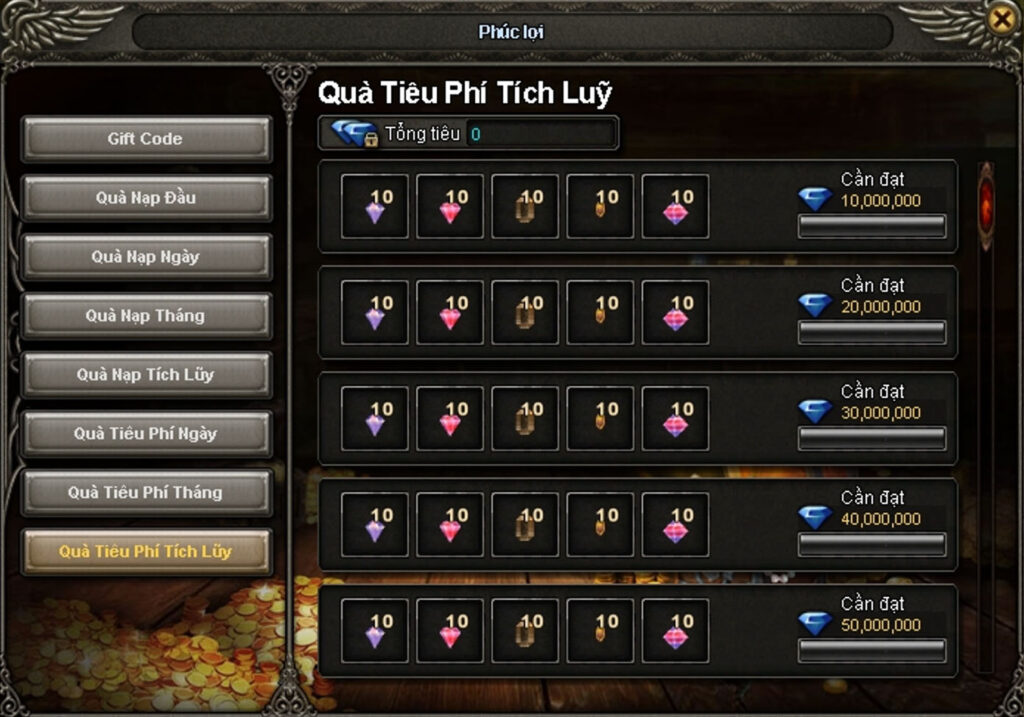Open the Gift Code tab
This screenshot has height=717, width=1024.
(x=146, y=139)
